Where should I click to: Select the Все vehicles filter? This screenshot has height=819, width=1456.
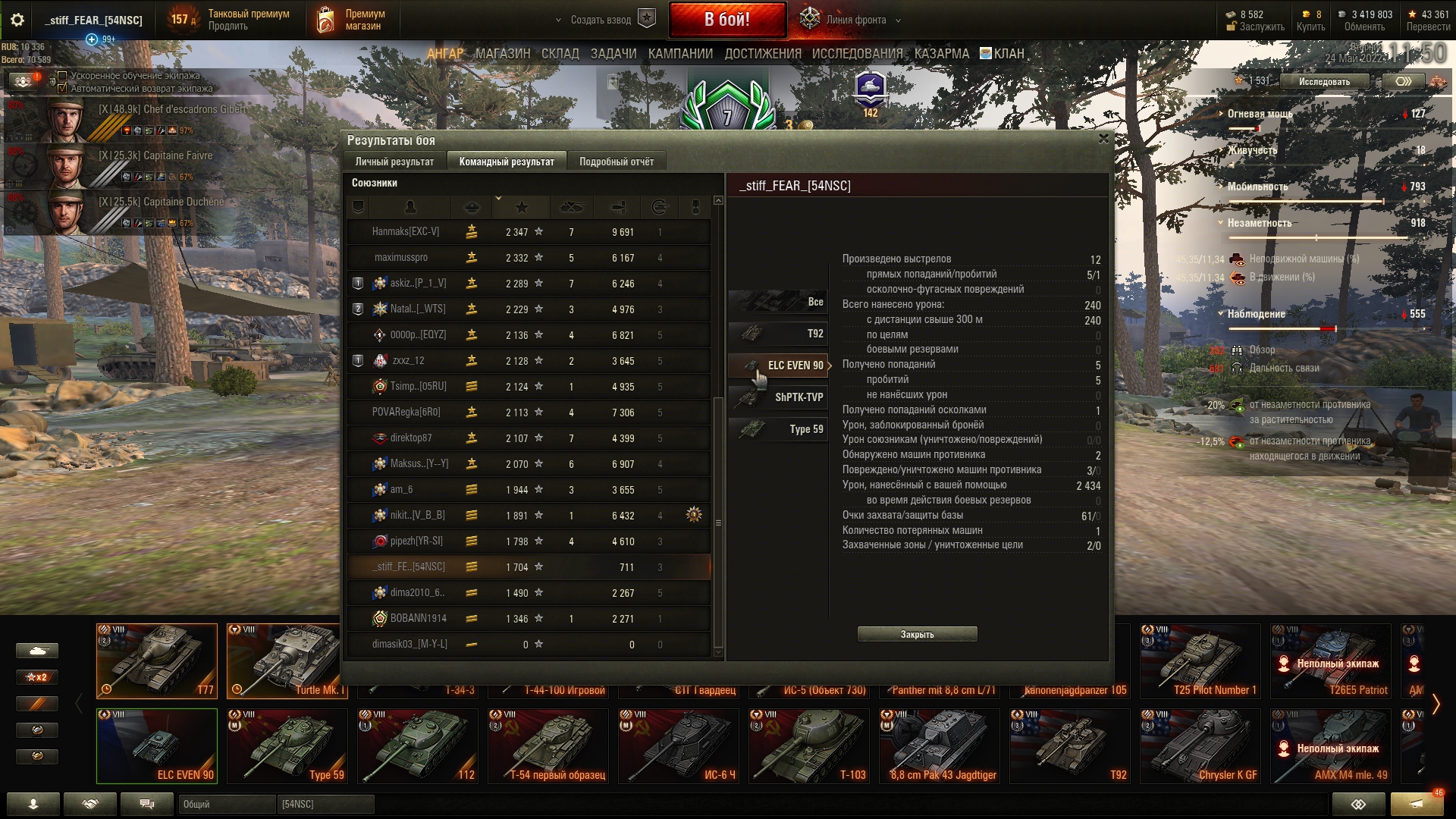click(779, 302)
